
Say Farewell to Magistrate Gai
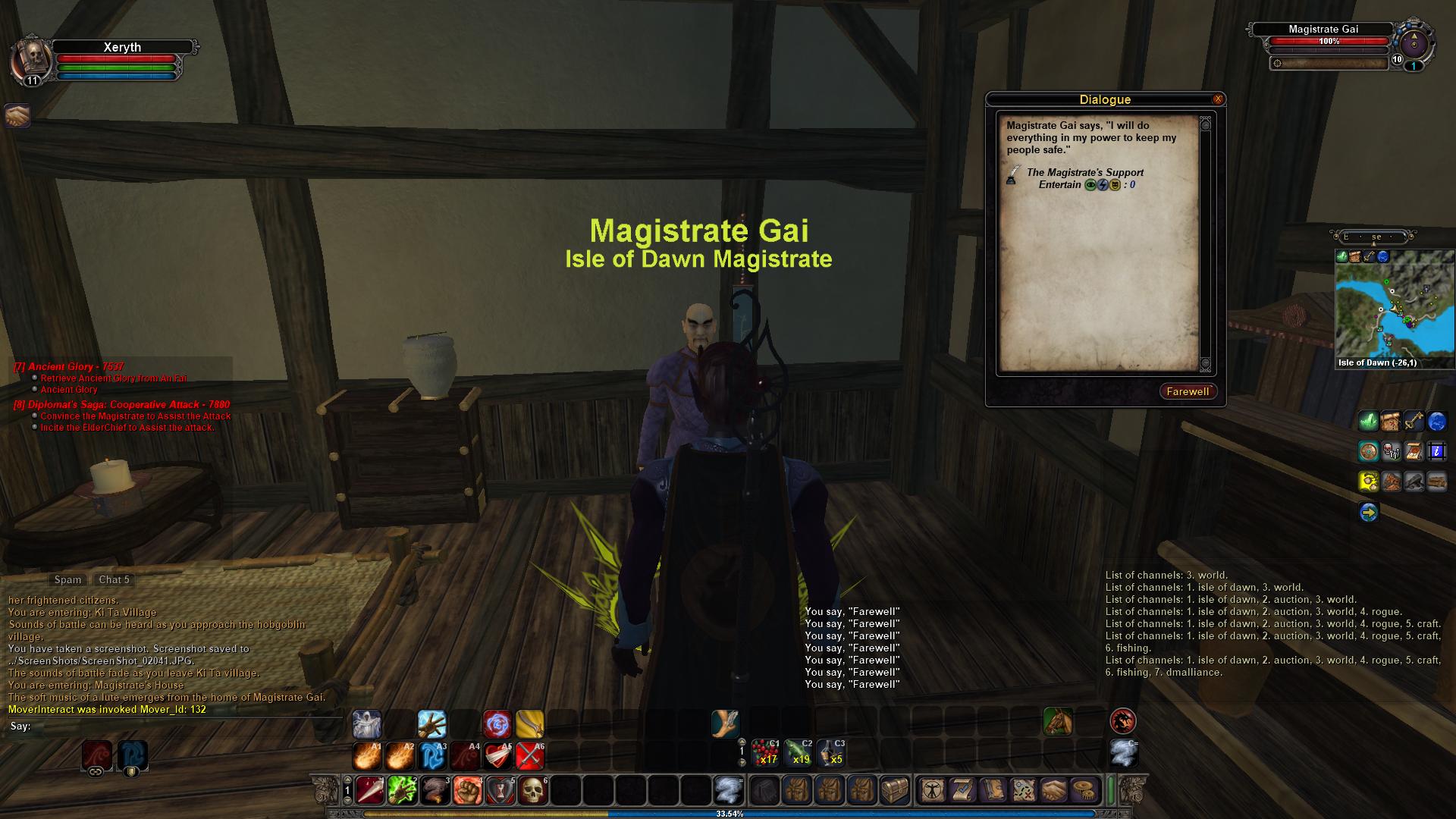pos(1187,391)
